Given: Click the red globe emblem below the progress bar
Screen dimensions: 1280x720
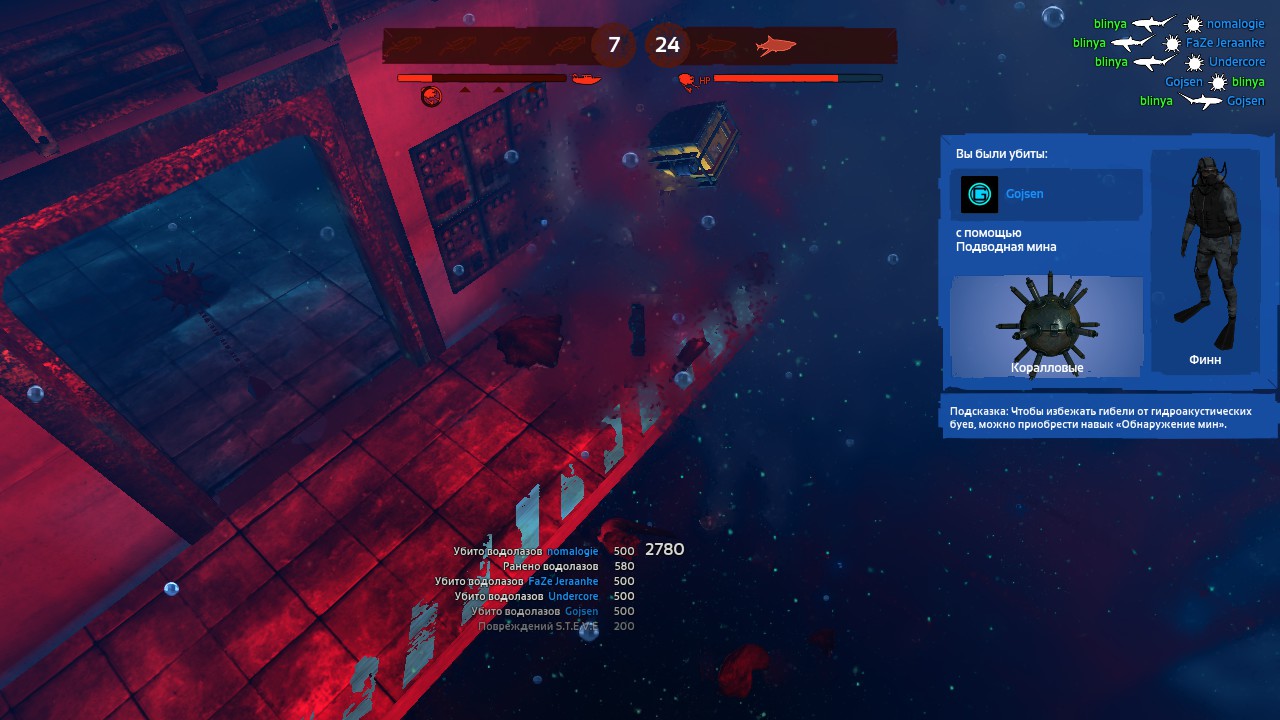Looking at the screenshot, I should coord(431,95).
